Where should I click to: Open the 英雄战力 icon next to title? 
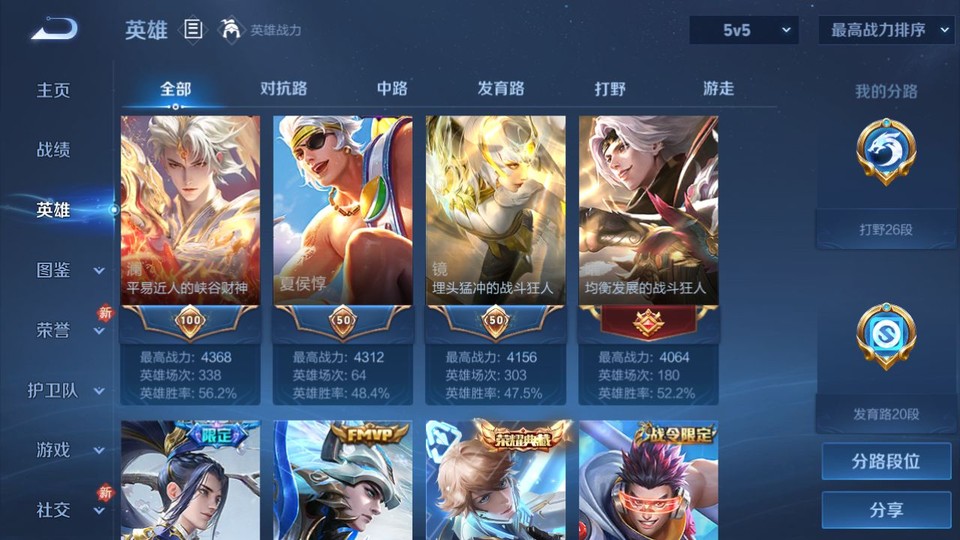(231, 30)
